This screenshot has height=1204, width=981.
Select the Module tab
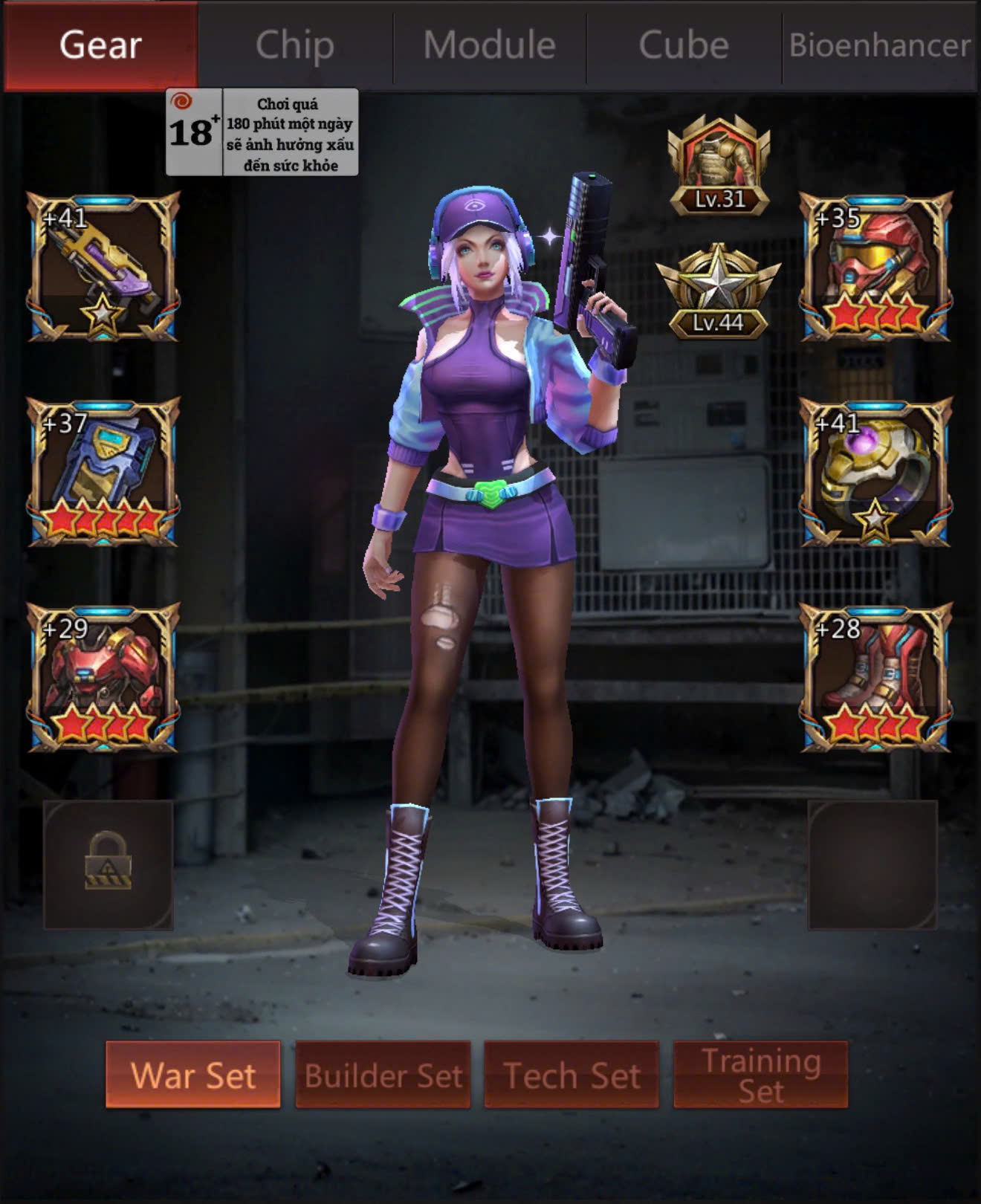(490, 45)
